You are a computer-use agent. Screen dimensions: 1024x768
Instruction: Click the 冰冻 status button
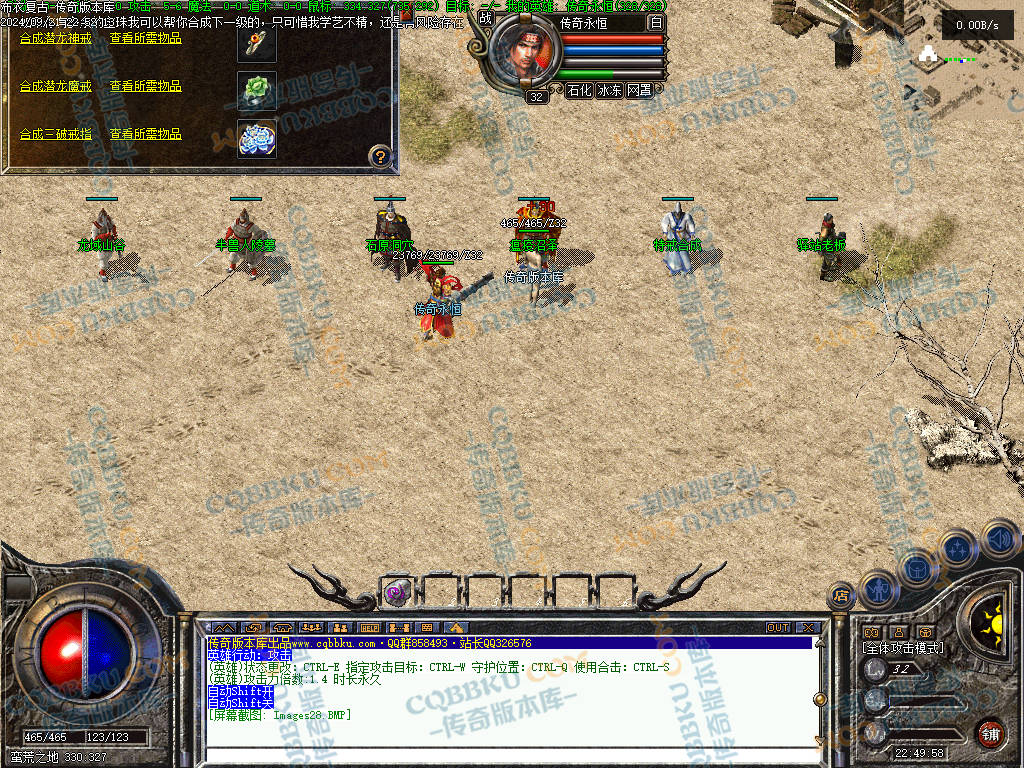click(x=609, y=90)
